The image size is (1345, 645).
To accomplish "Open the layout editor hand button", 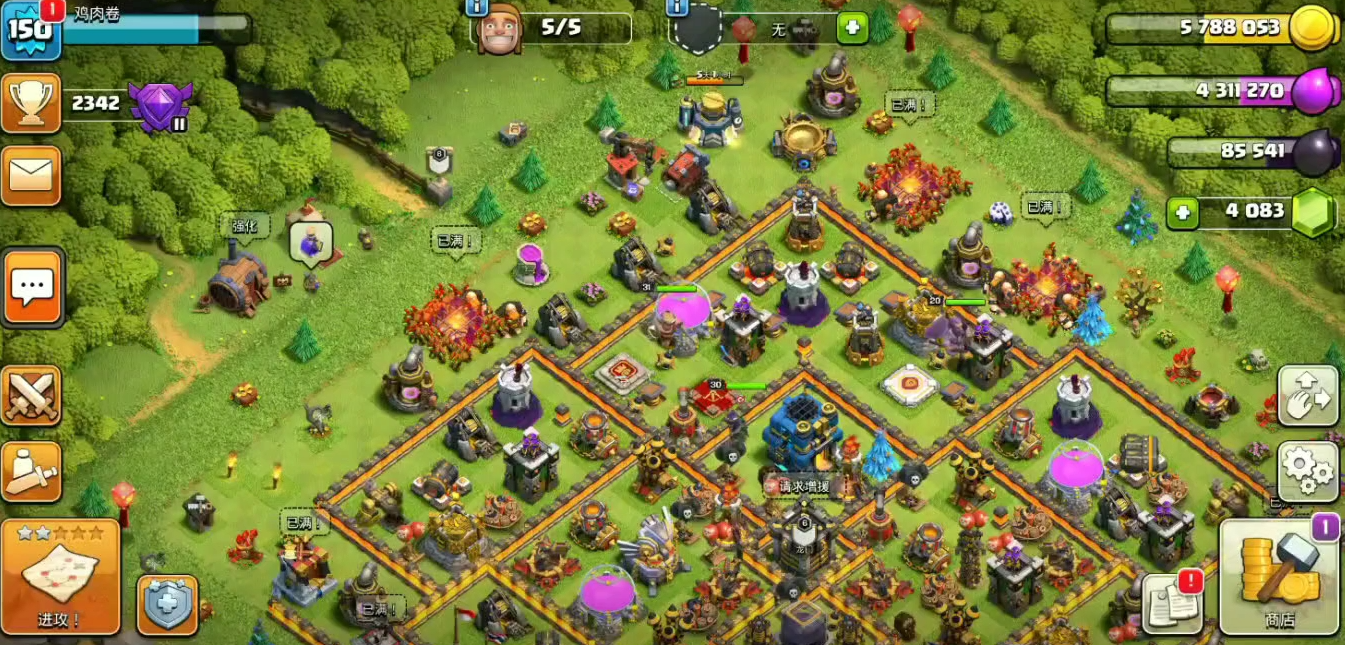I will tap(1308, 396).
